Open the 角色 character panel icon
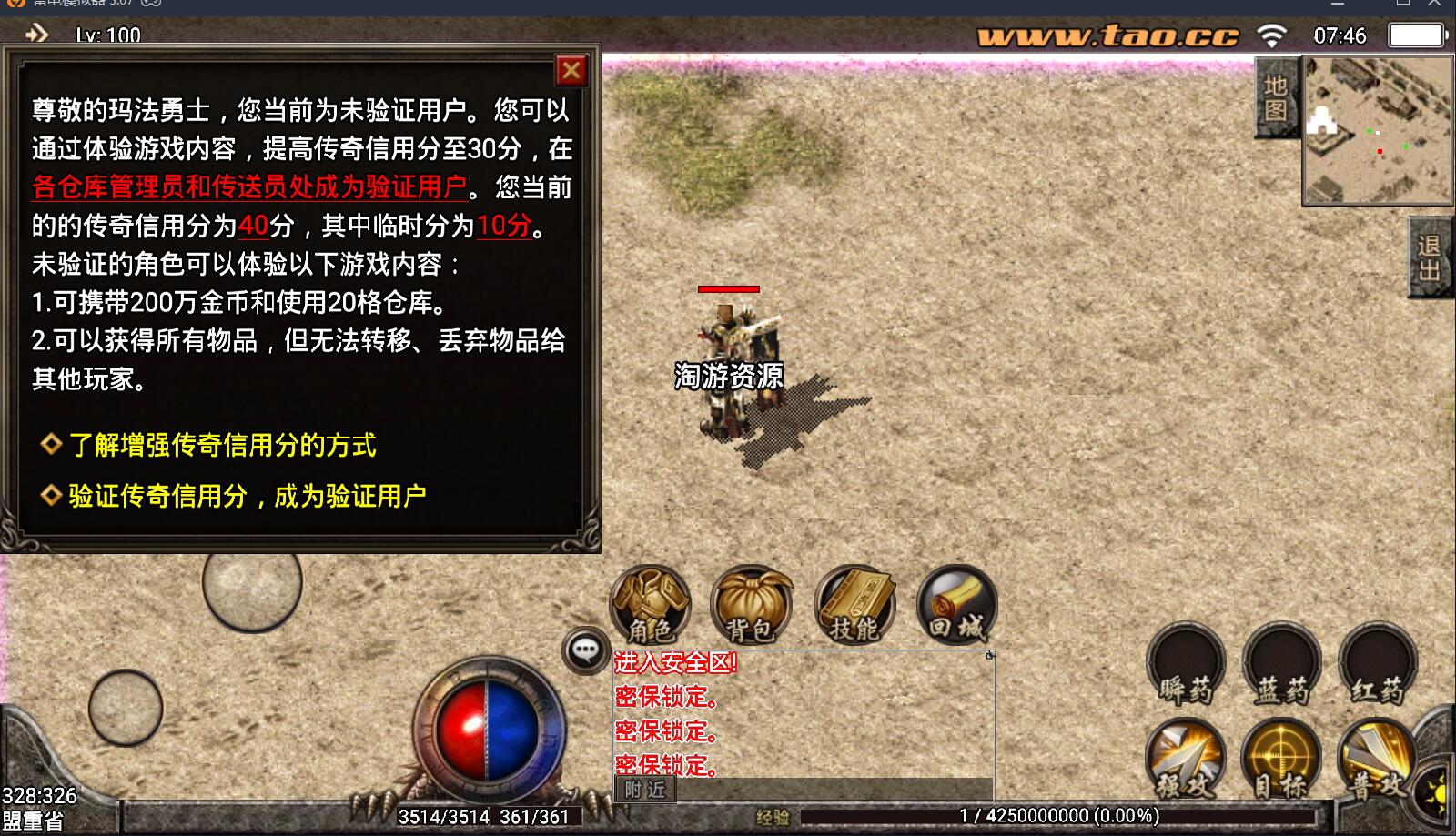 [x=650, y=602]
